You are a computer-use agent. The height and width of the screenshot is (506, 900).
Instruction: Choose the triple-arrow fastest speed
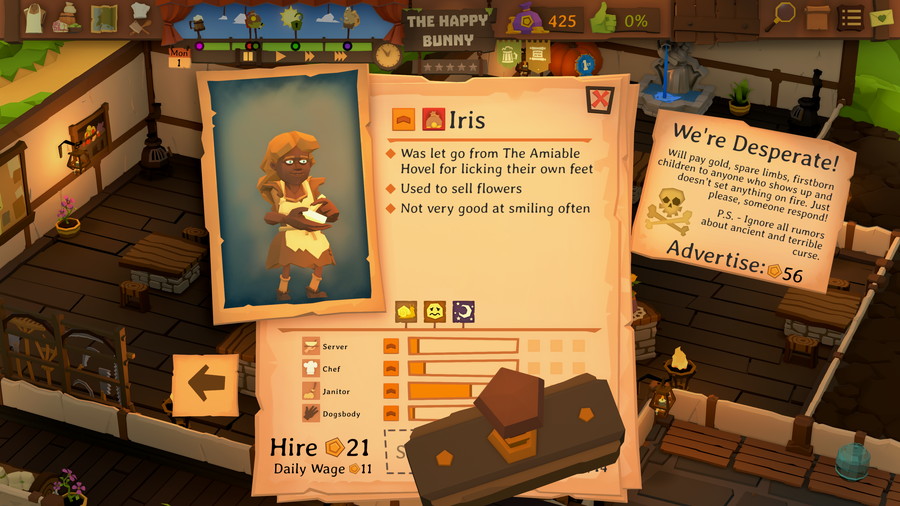[x=341, y=57]
